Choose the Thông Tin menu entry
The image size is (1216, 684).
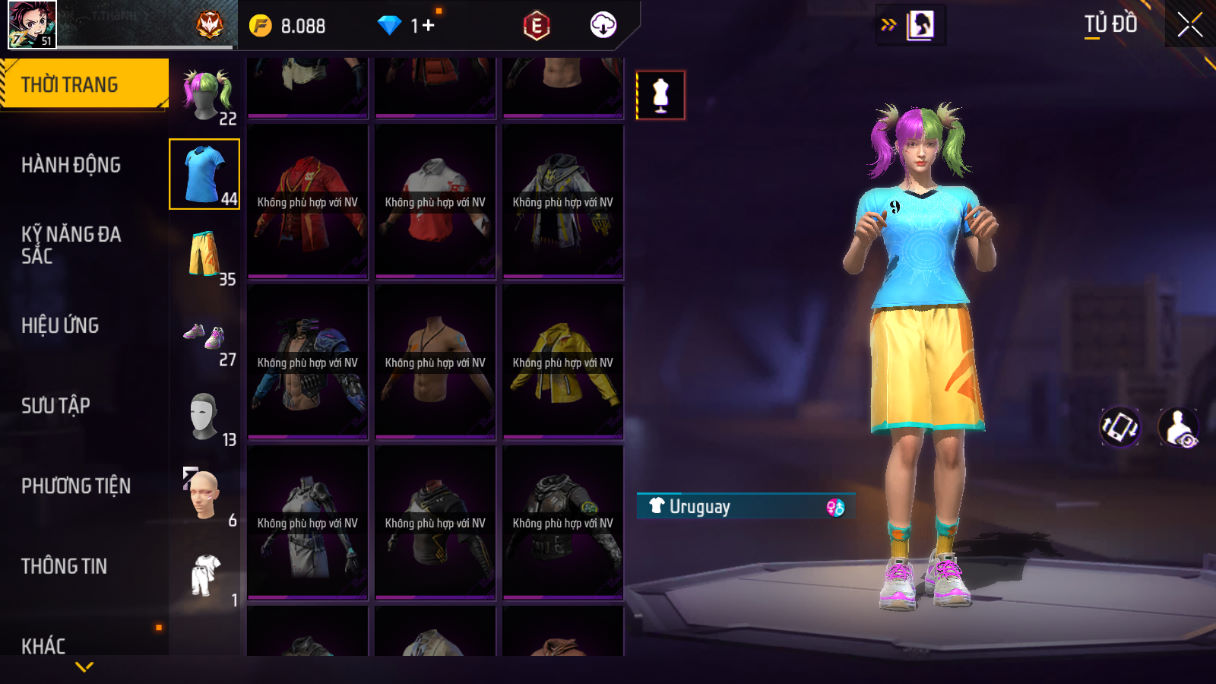point(64,566)
